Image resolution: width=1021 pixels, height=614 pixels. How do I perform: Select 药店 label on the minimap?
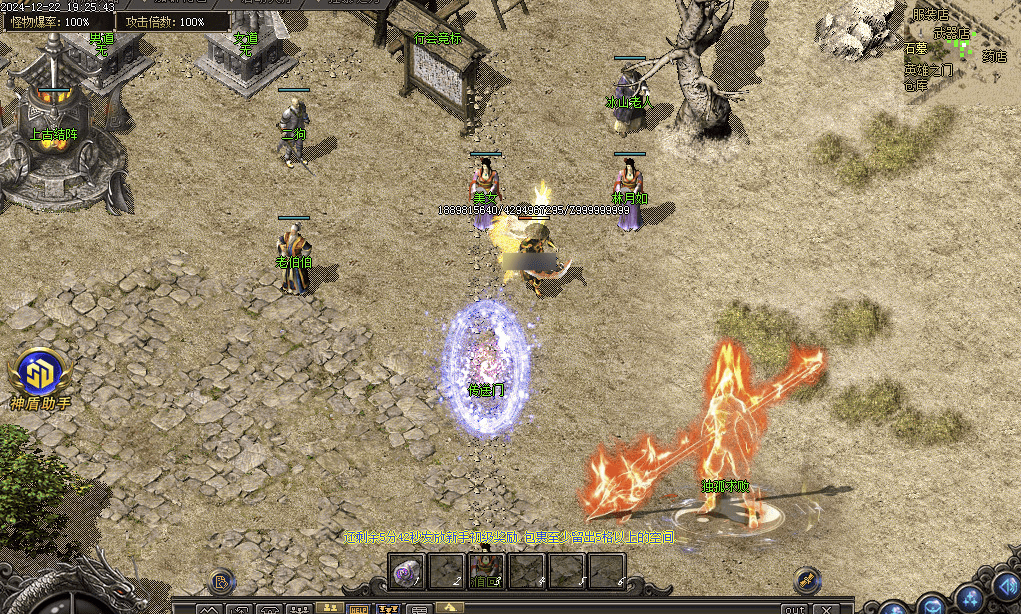point(994,57)
